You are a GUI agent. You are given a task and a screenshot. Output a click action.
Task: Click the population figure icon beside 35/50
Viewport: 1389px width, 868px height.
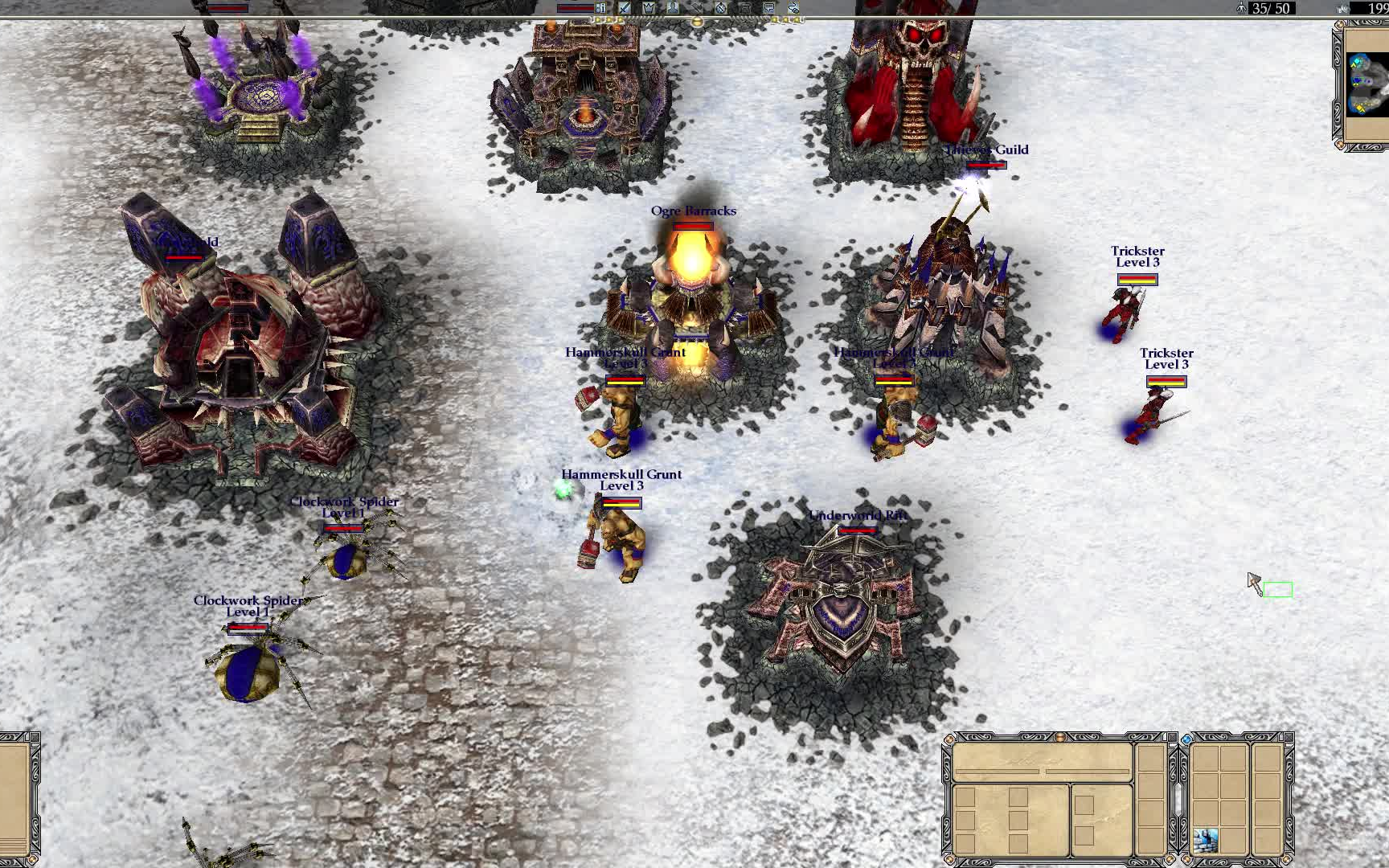pos(1242,9)
